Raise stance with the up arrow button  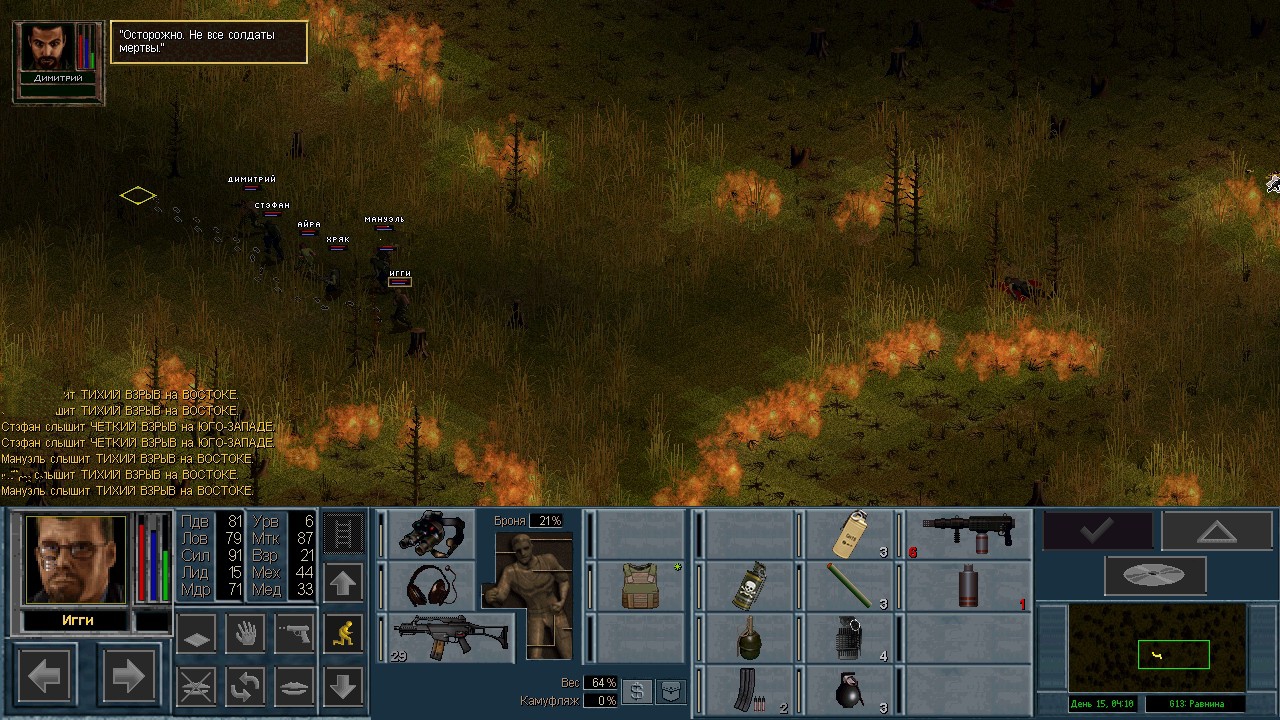point(344,583)
